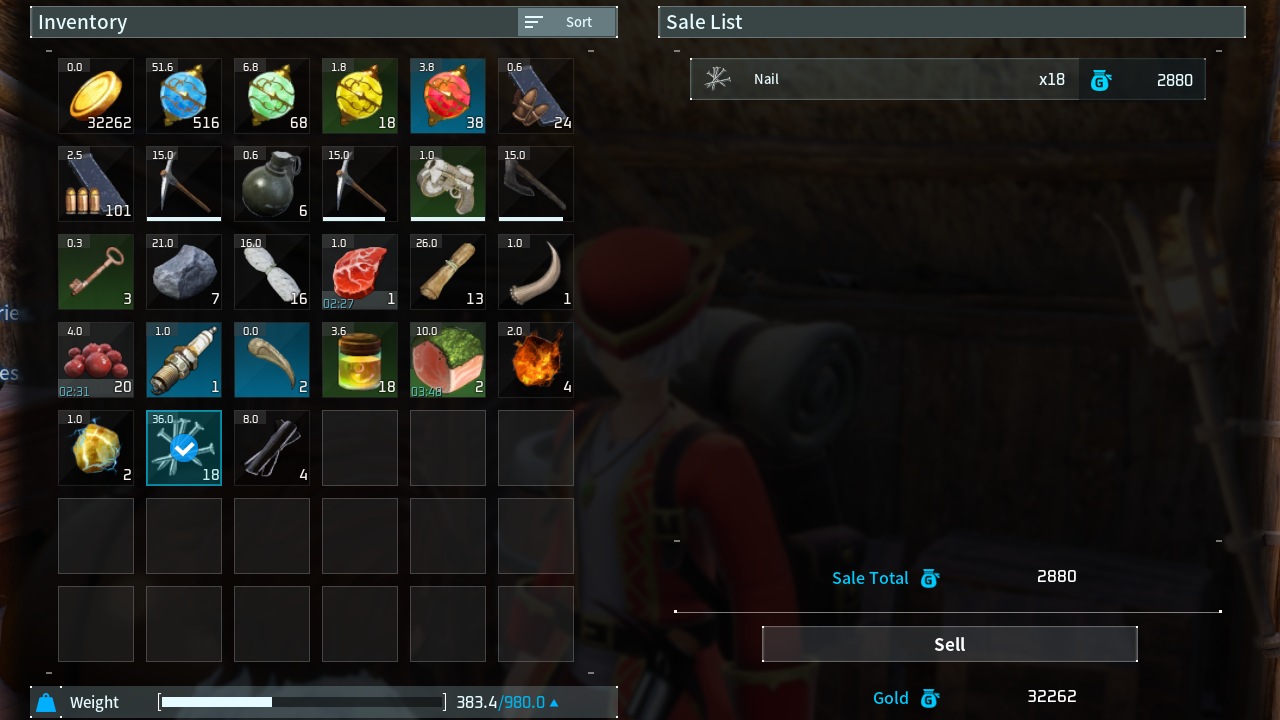This screenshot has width=1280, height=720.
Task: Select the Electric Organ item
Action: 96,448
